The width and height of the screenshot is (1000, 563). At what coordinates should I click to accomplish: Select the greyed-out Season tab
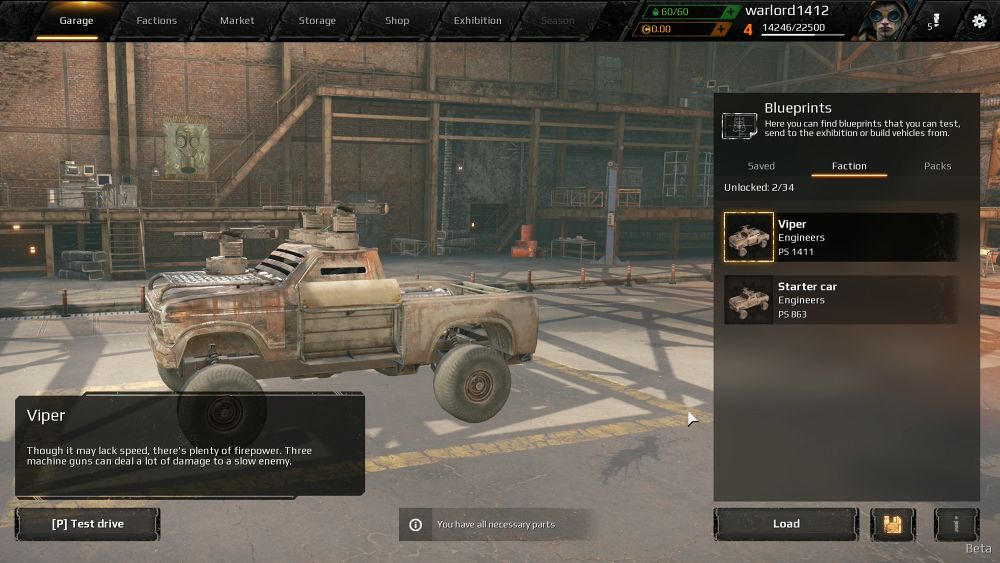[558, 20]
